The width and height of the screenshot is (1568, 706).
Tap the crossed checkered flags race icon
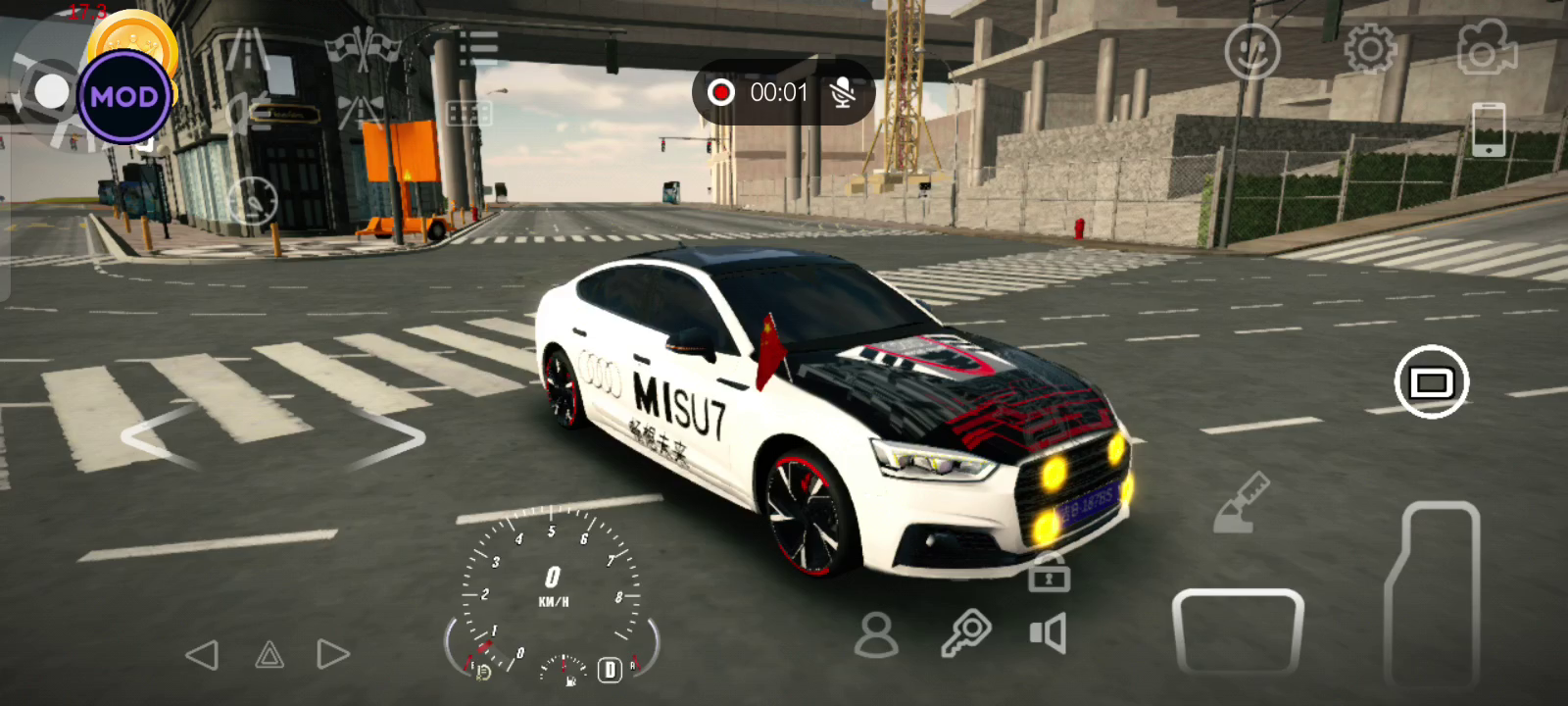click(x=364, y=47)
